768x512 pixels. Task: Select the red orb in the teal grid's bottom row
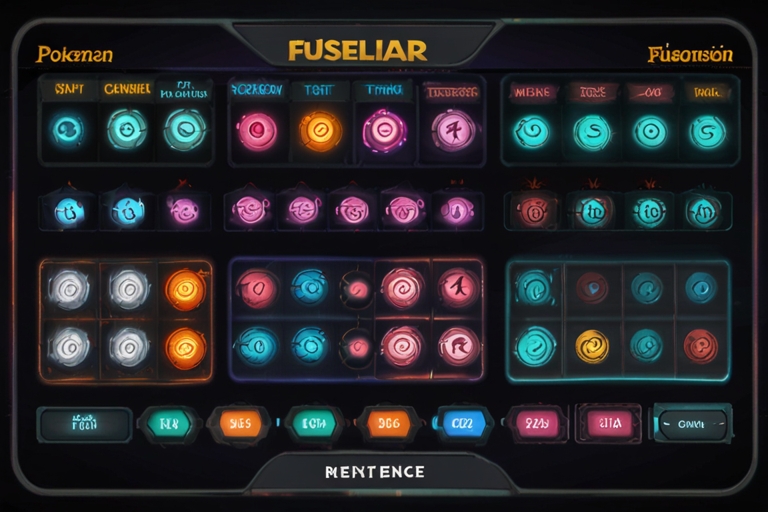[x=700, y=346]
